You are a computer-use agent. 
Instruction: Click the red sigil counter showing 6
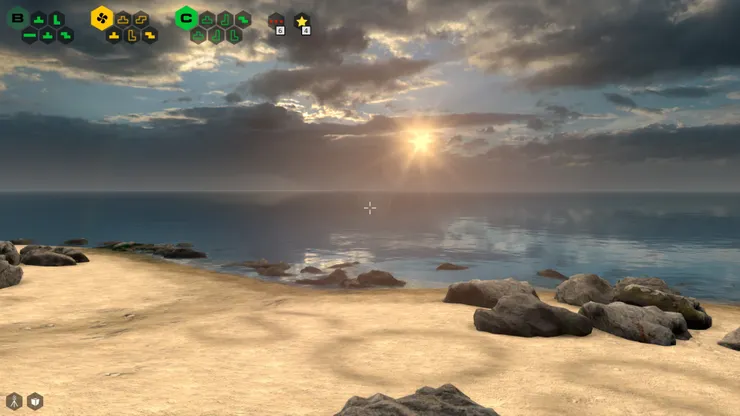click(276, 21)
